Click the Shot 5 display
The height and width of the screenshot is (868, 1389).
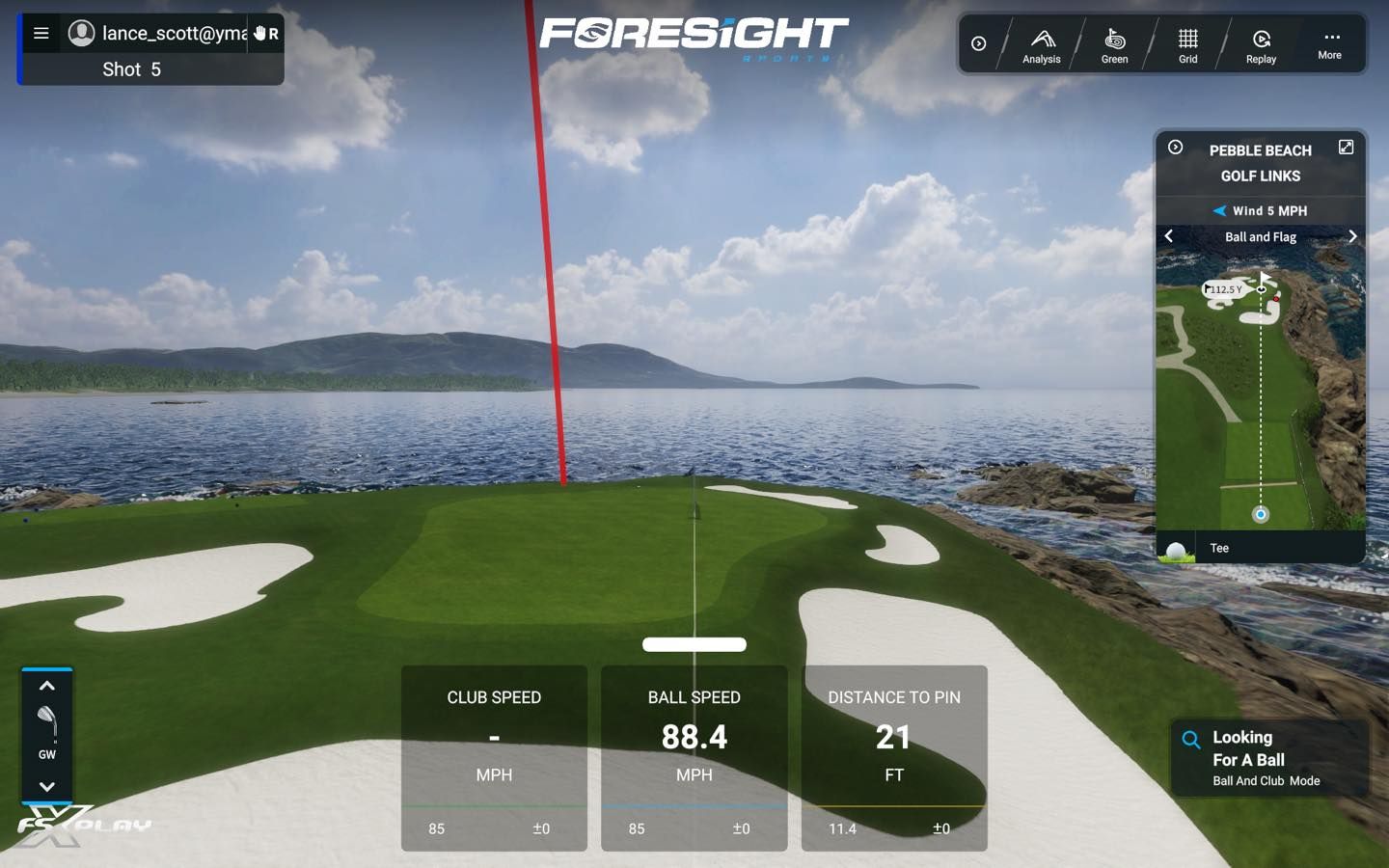point(130,68)
